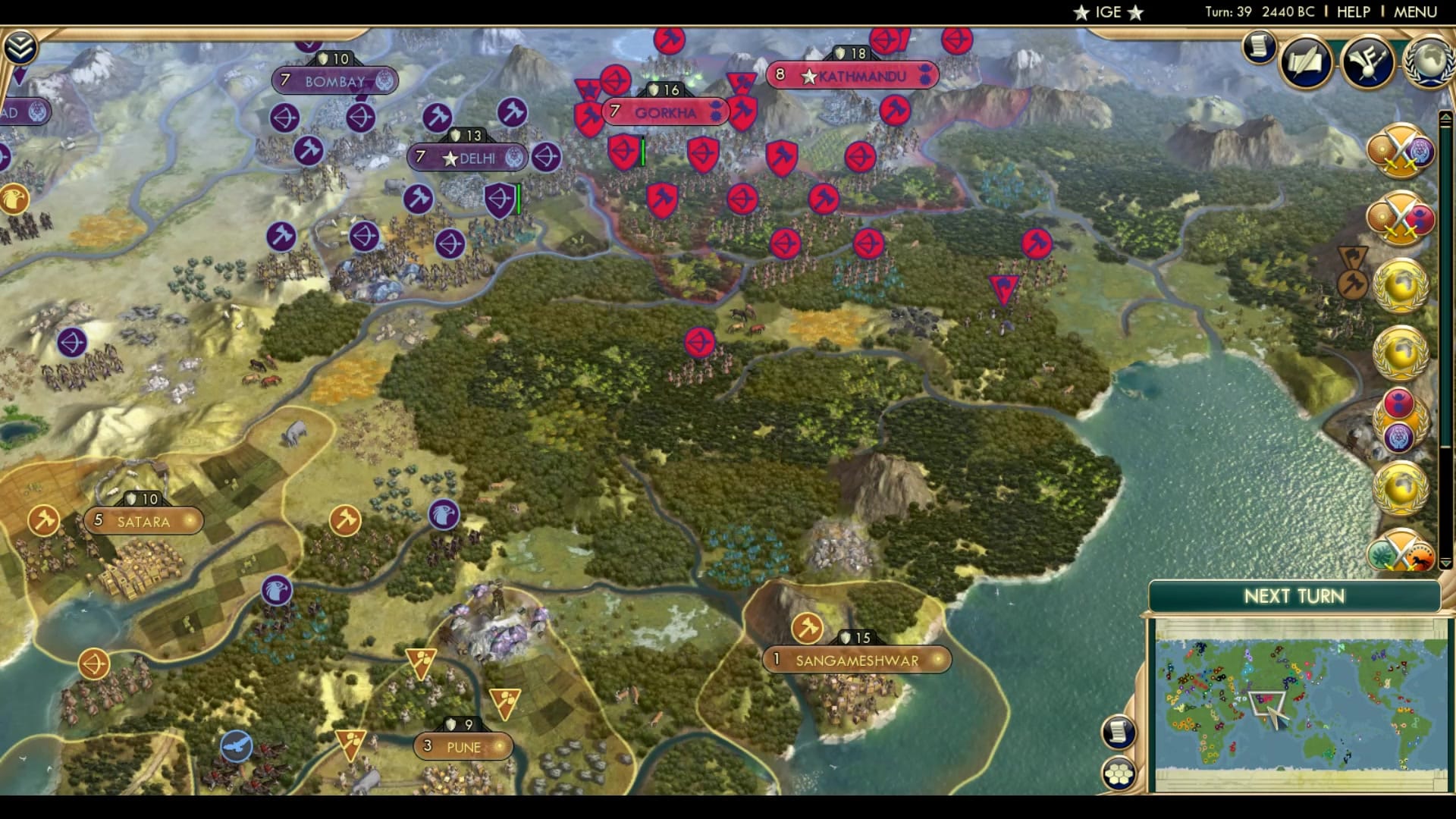
Task: Click the unit stack chevron icon top left
Action: pos(23,45)
